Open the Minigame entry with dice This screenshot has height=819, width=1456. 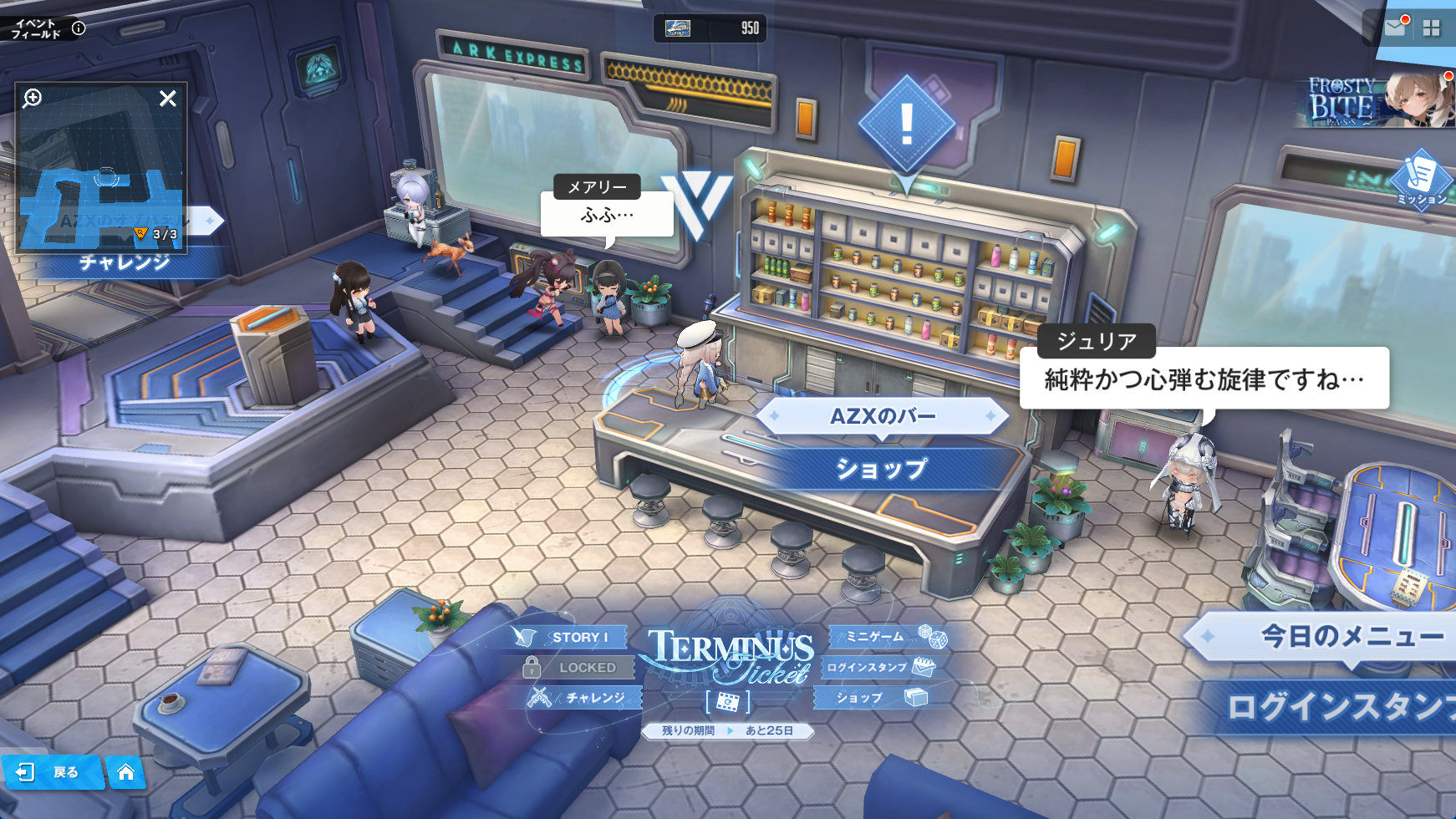click(x=889, y=637)
